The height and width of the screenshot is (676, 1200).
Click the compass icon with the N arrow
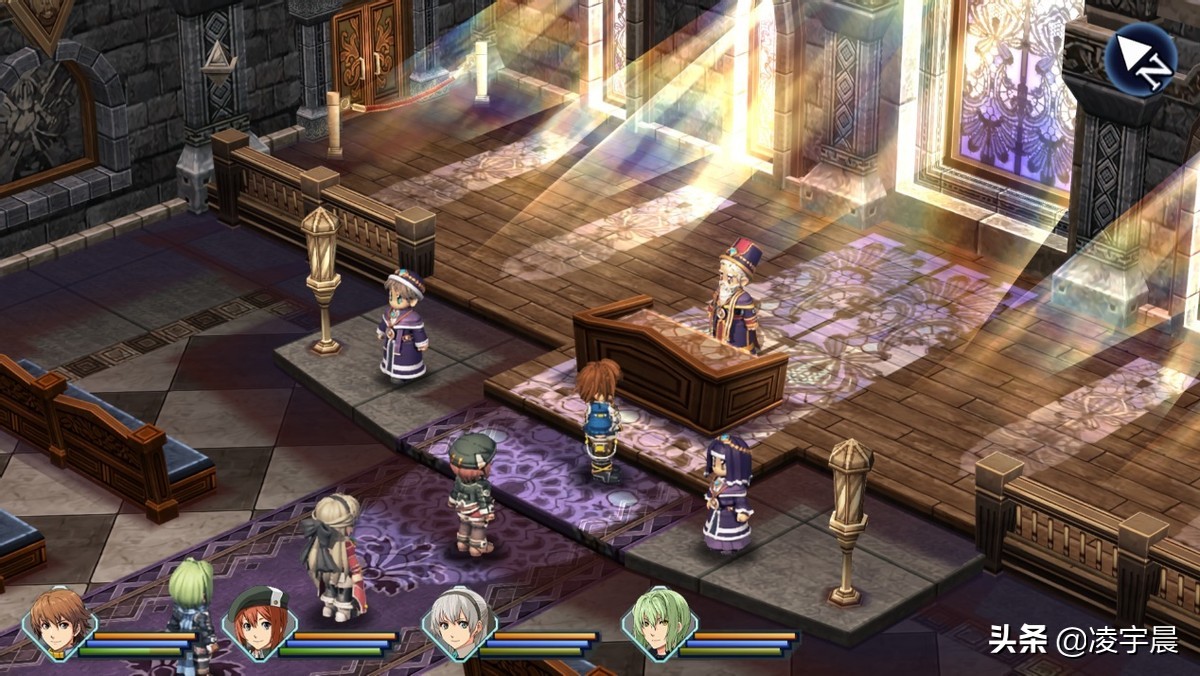(x=1141, y=59)
